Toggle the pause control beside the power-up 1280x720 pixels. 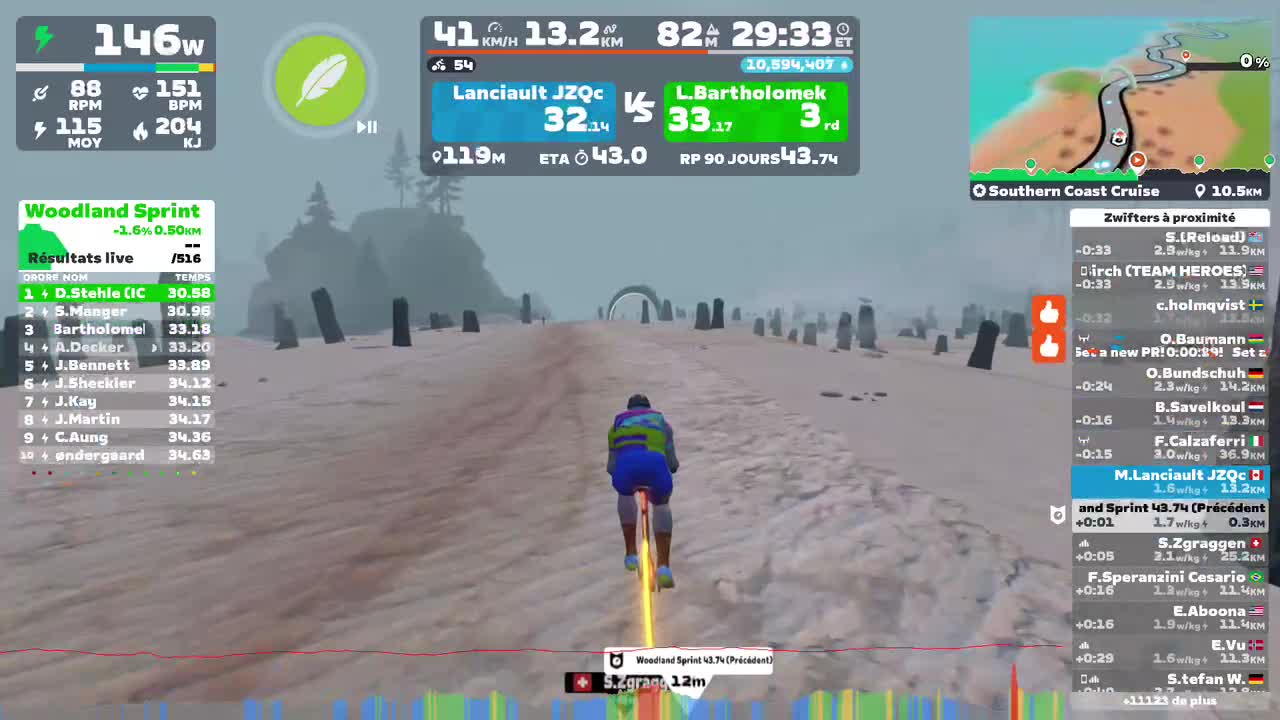[x=367, y=127]
